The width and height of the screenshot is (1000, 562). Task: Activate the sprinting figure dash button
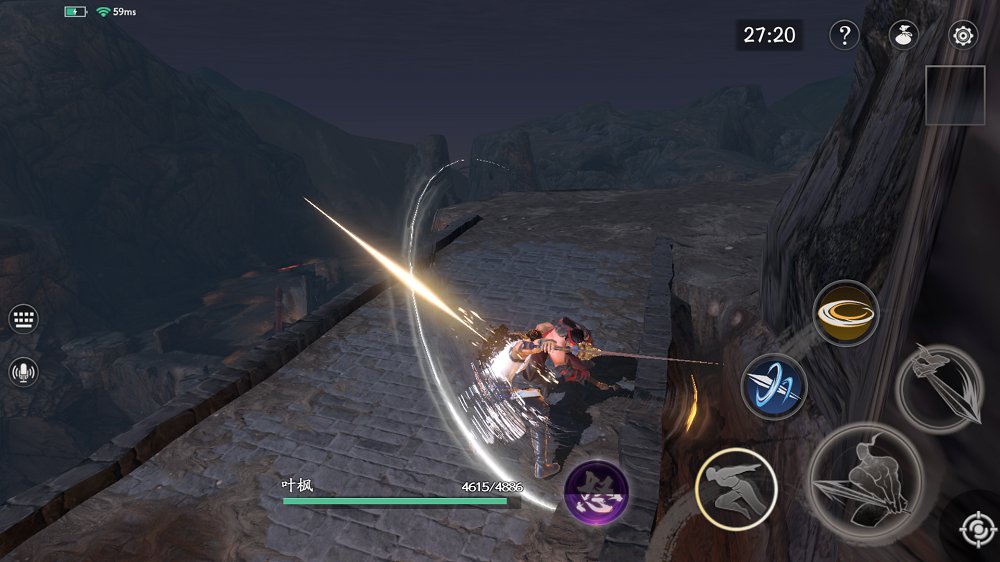click(x=736, y=488)
